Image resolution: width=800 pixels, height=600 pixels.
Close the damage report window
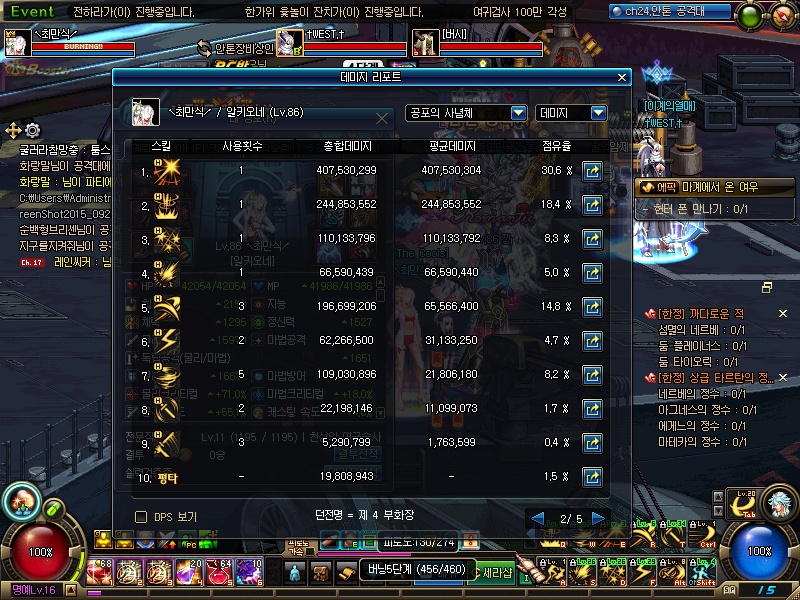622,76
